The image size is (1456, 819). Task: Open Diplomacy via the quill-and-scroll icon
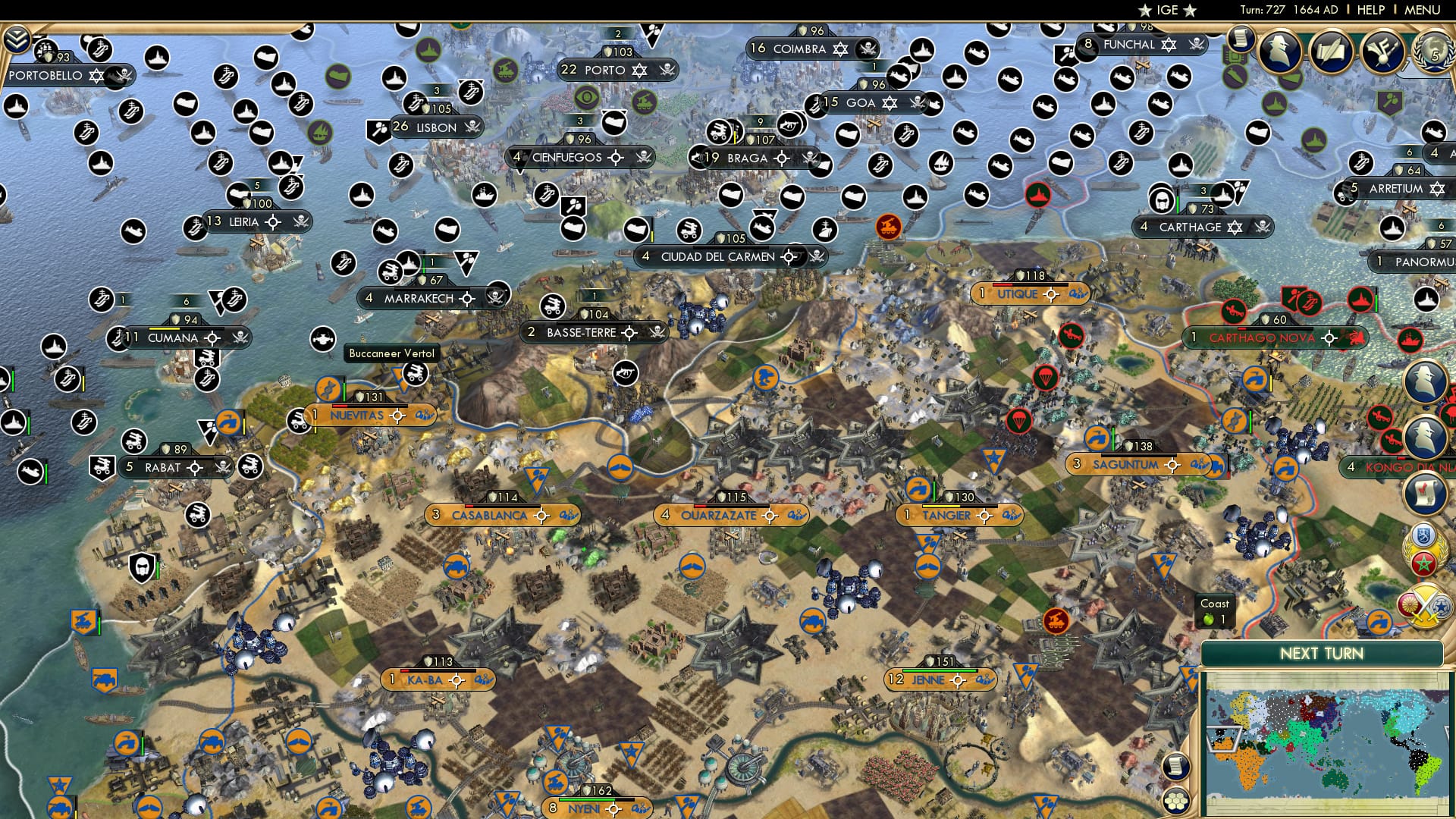[x=1331, y=52]
